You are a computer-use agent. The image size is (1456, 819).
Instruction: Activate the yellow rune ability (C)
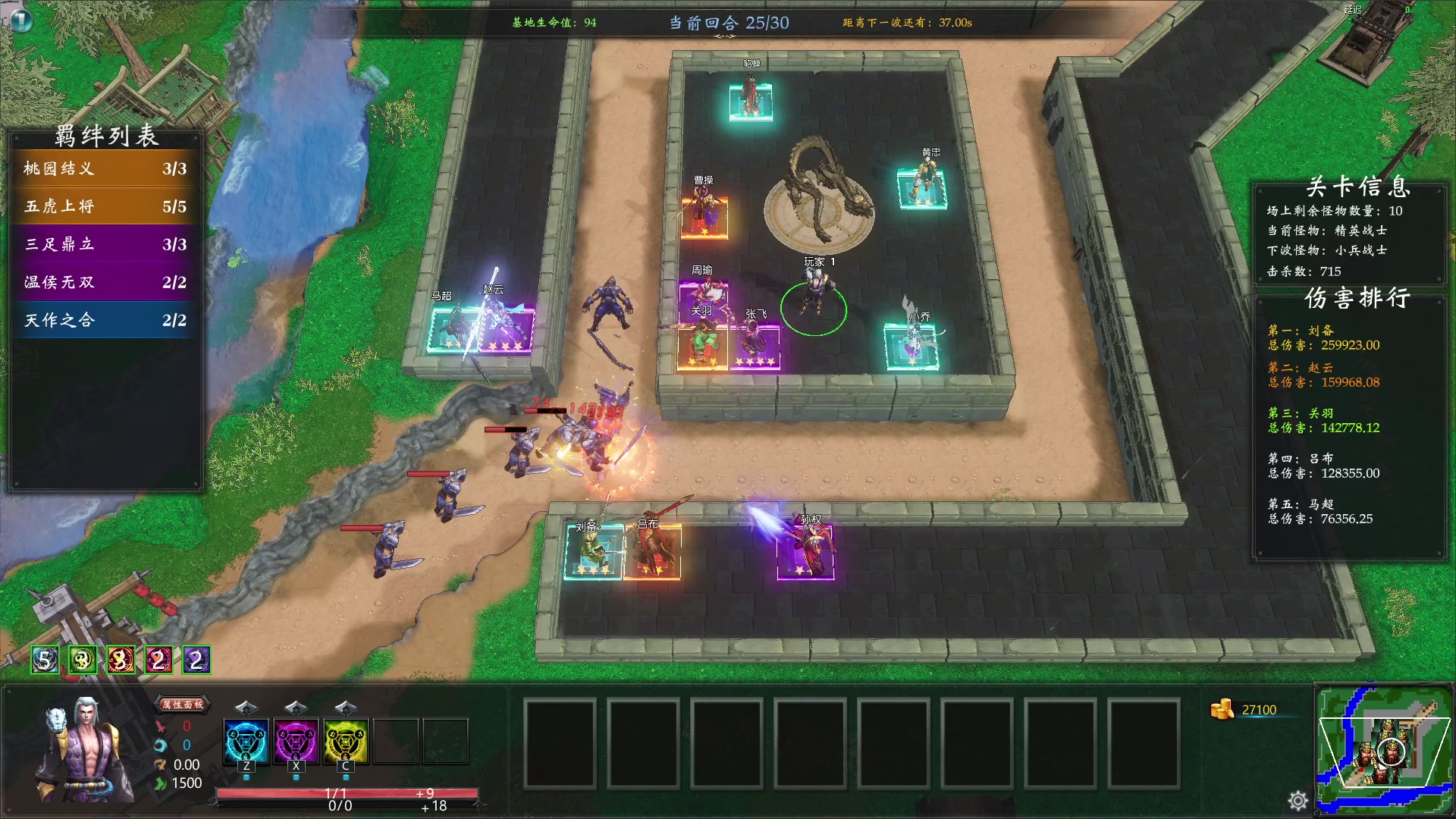(346, 741)
